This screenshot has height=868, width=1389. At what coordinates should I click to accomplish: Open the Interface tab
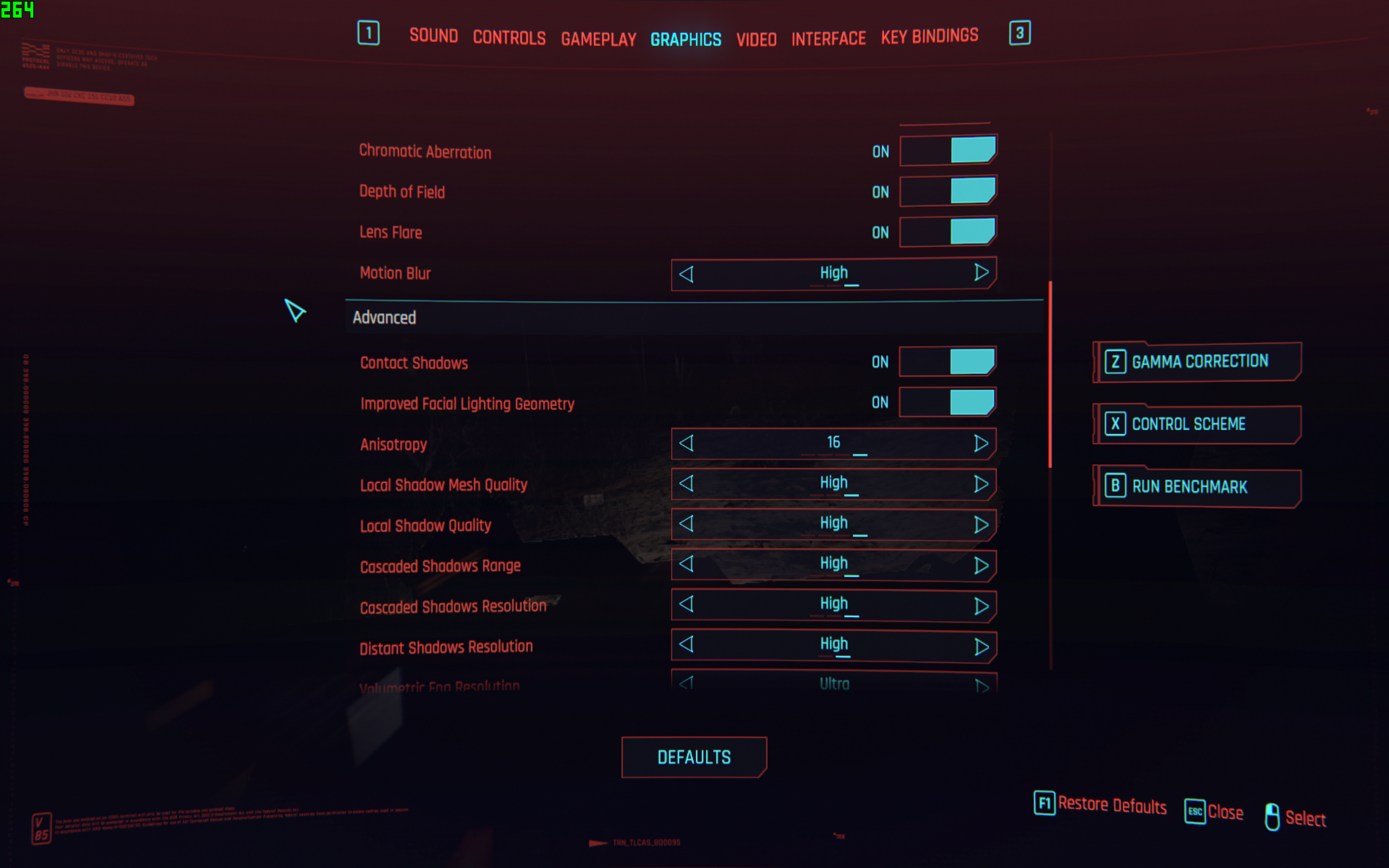point(828,39)
